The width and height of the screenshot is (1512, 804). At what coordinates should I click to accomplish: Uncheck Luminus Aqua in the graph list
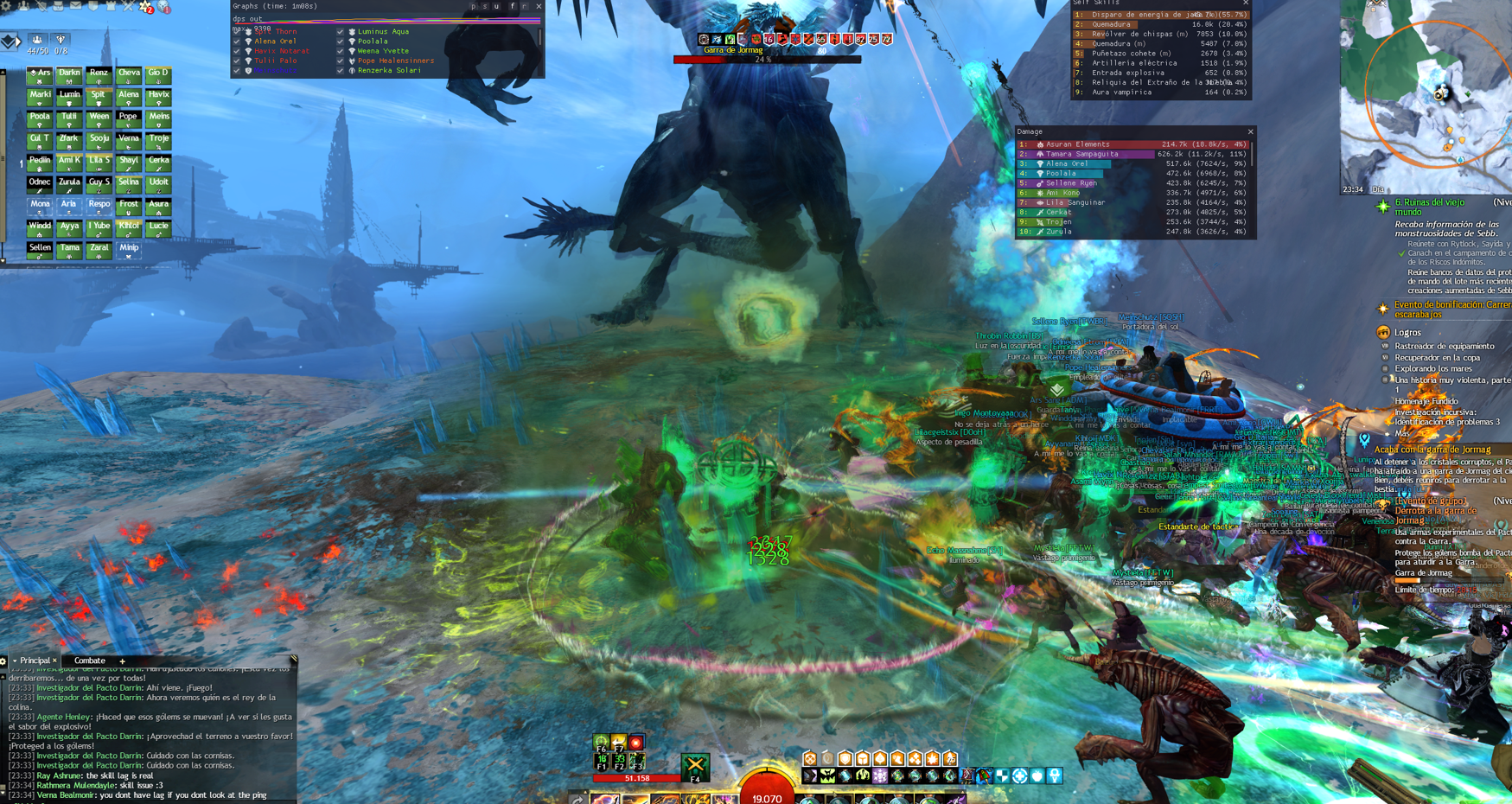point(341,32)
